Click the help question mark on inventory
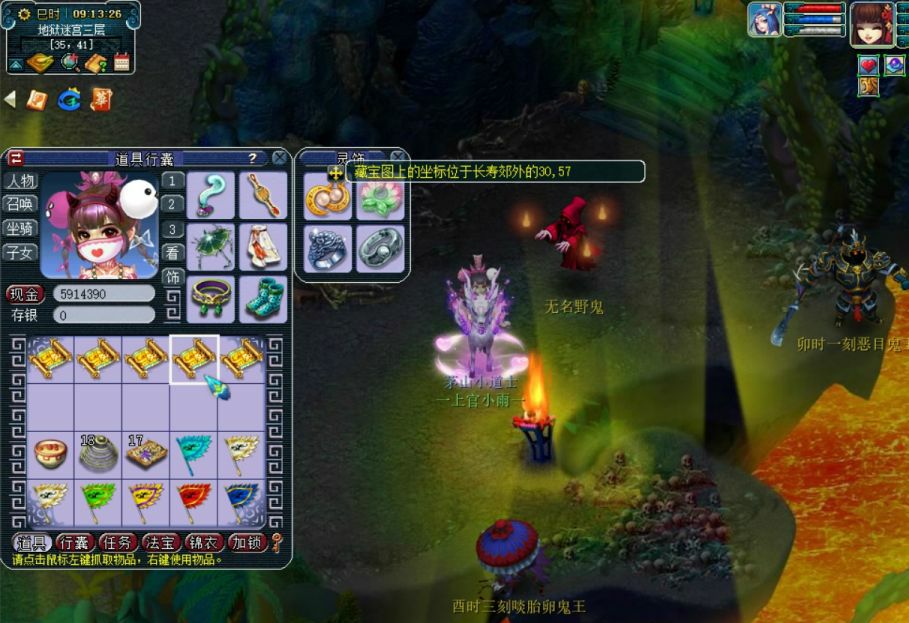 tap(252, 158)
